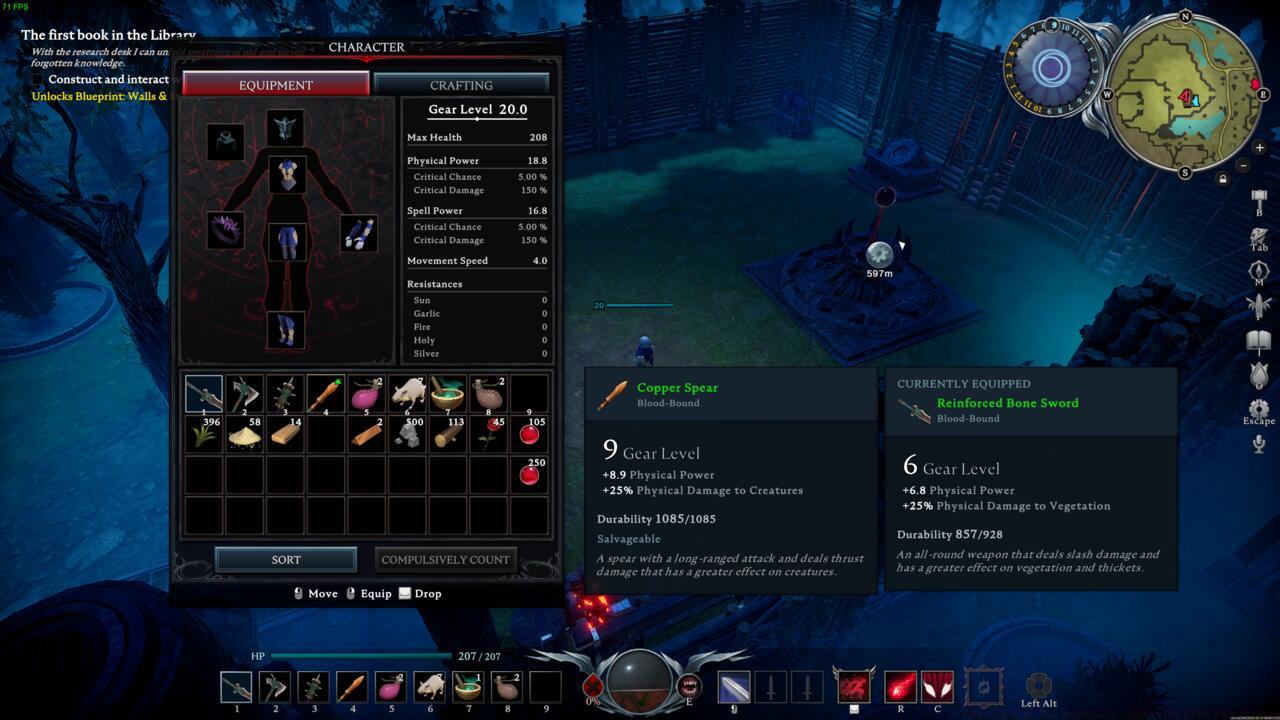The image size is (1280, 720).
Task: Toggle the minimap lock icon
Action: (x=1222, y=179)
